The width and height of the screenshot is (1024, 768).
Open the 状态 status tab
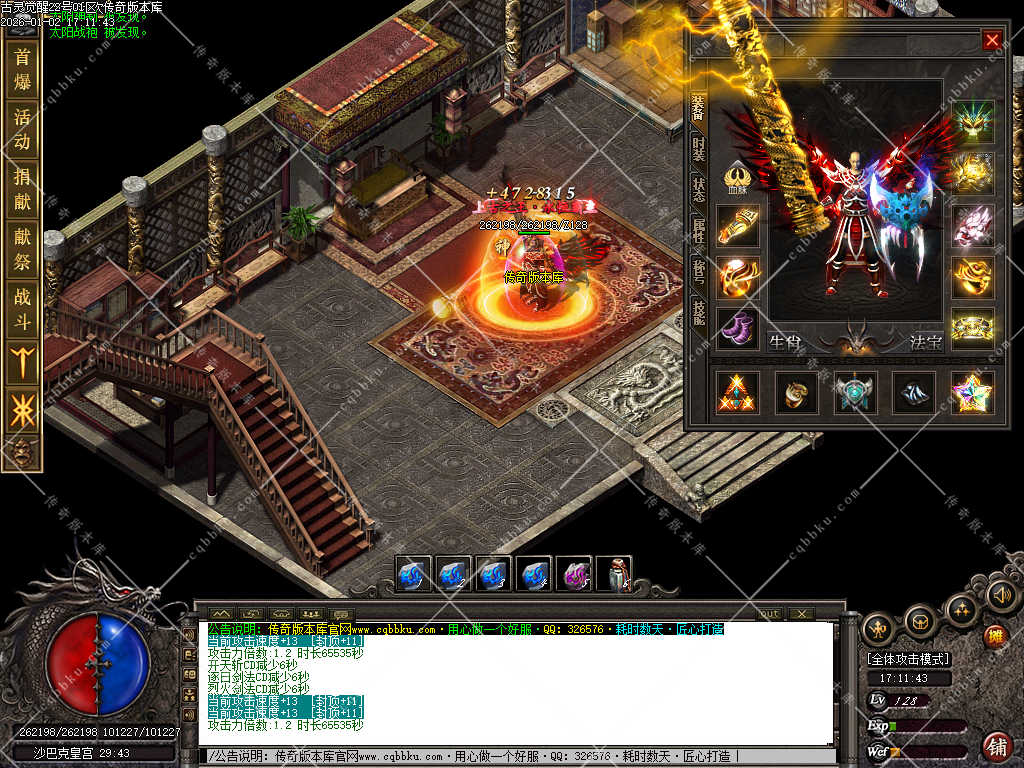click(698, 189)
